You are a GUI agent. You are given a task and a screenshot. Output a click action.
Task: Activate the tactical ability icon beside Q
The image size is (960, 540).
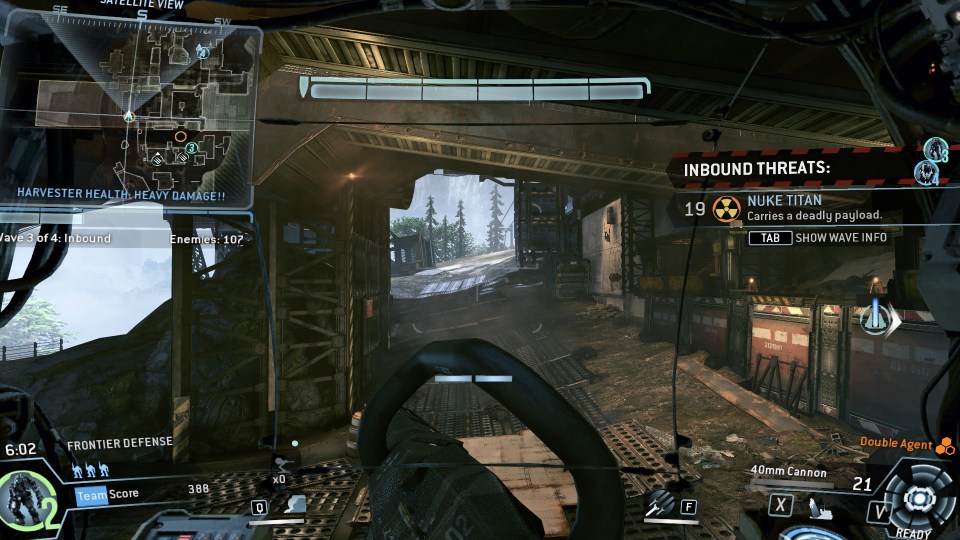[294, 505]
